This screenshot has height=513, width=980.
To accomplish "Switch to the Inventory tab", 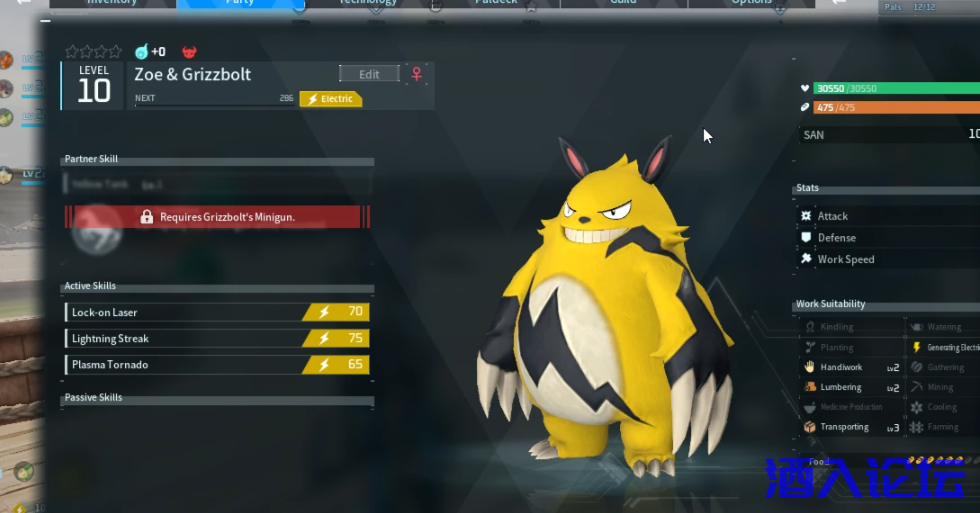I will 112,3.
